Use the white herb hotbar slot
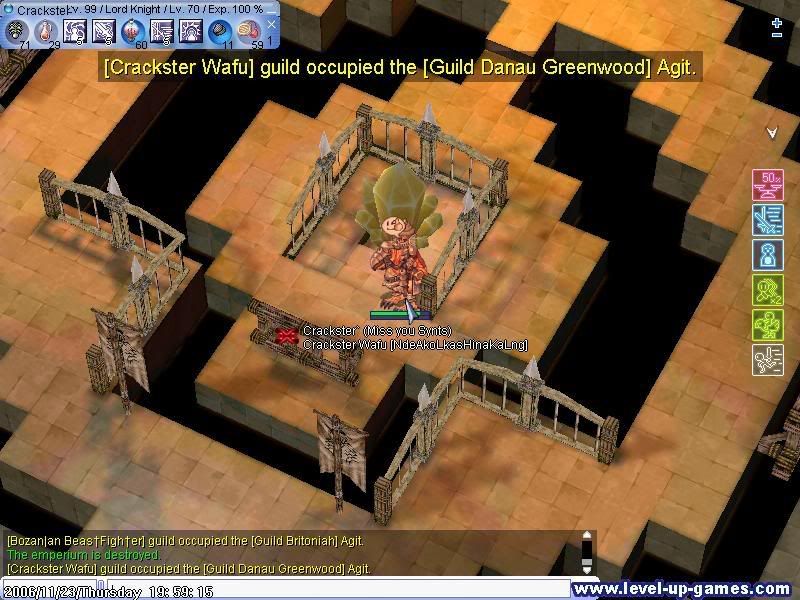The height and width of the screenshot is (600, 800). (17, 32)
